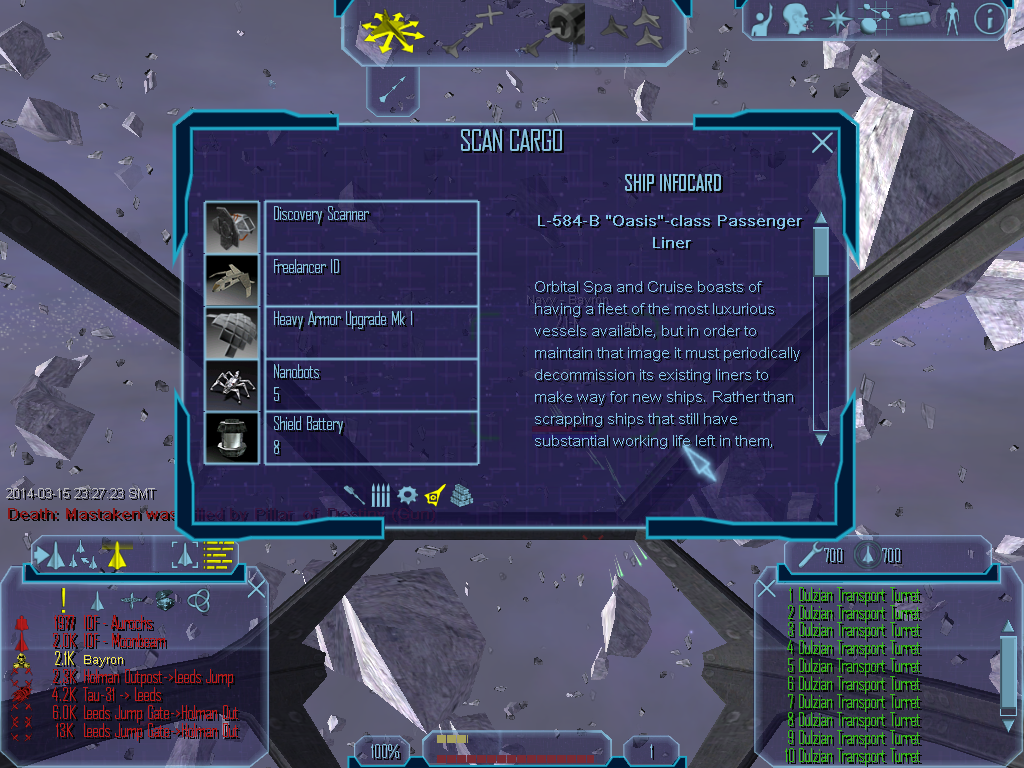This screenshot has height=768, width=1024.
Task: Close the weapons list panel
Action: pos(767,587)
